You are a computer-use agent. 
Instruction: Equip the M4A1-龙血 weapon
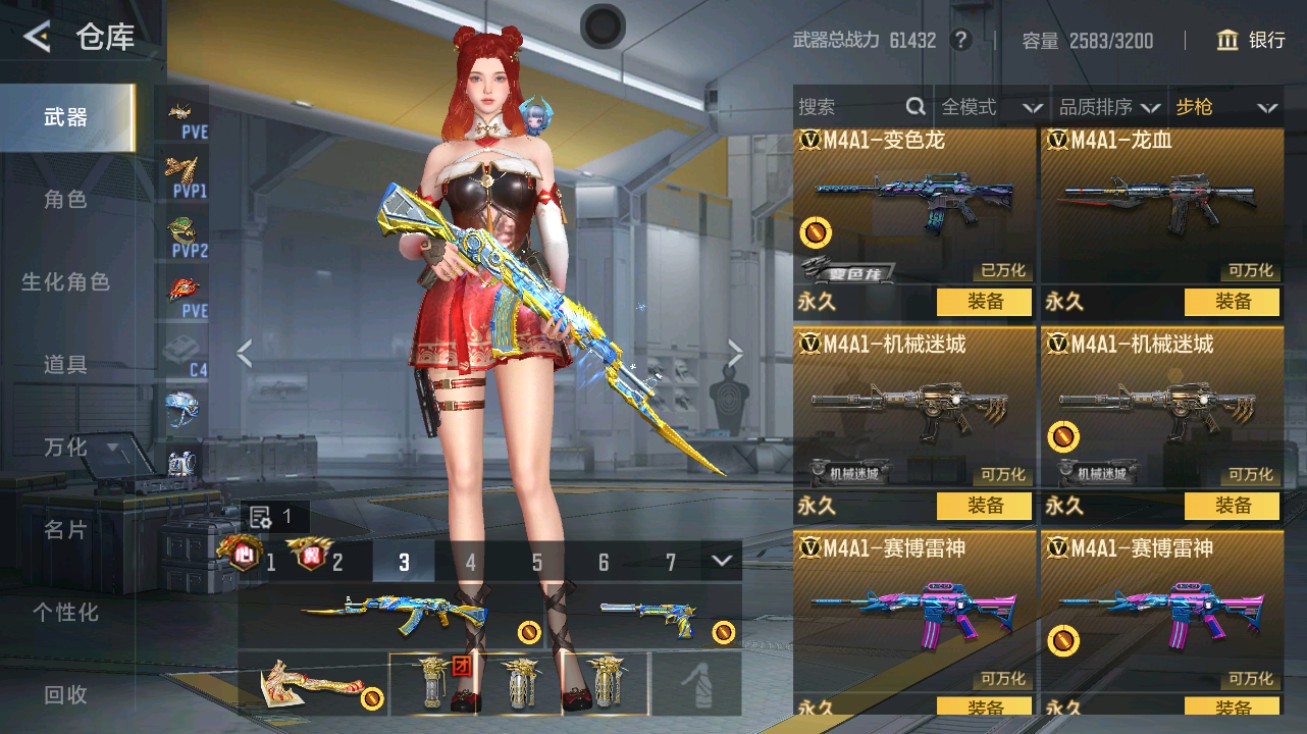tap(1233, 302)
